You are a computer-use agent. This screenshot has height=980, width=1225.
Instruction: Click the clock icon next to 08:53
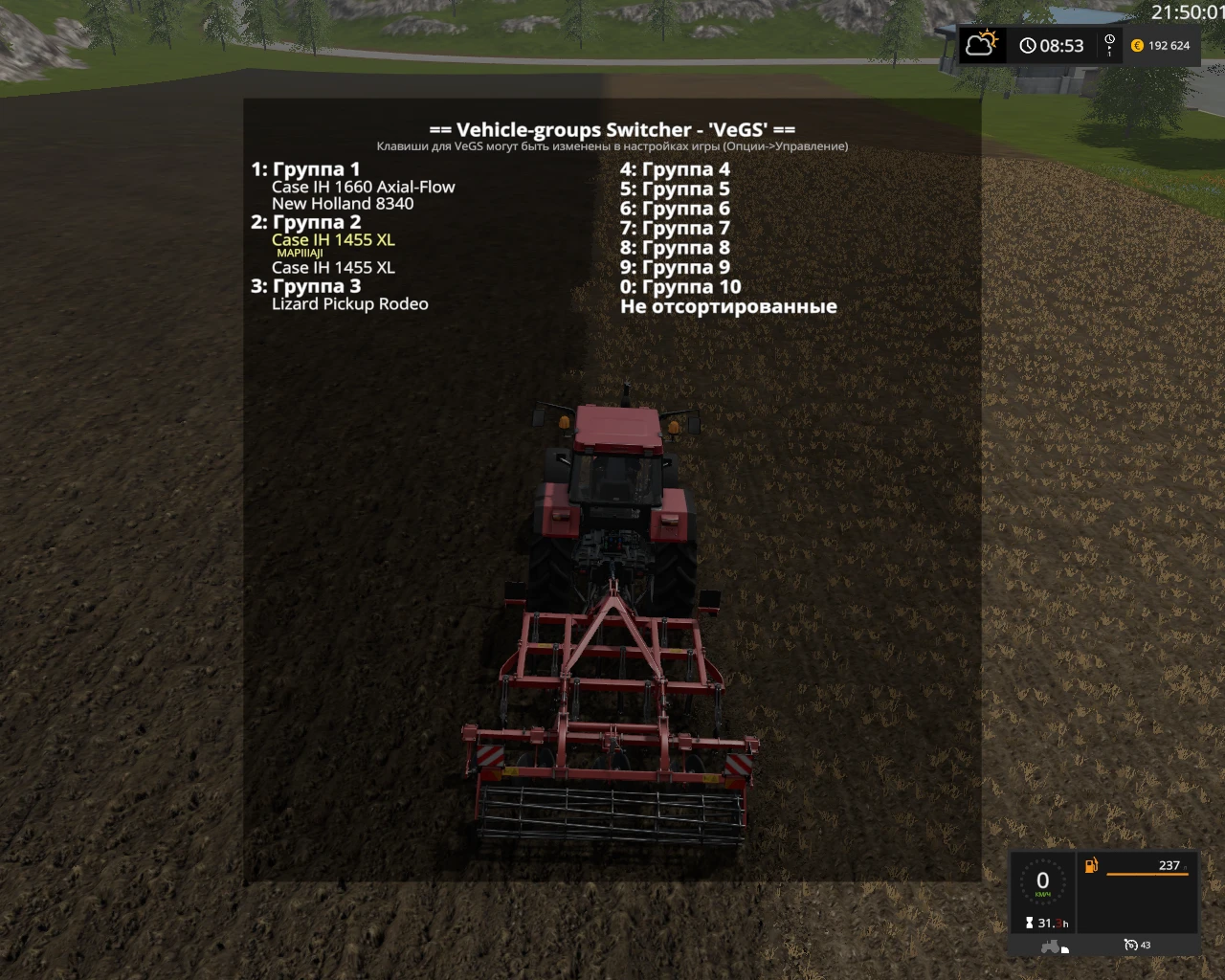[1027, 44]
